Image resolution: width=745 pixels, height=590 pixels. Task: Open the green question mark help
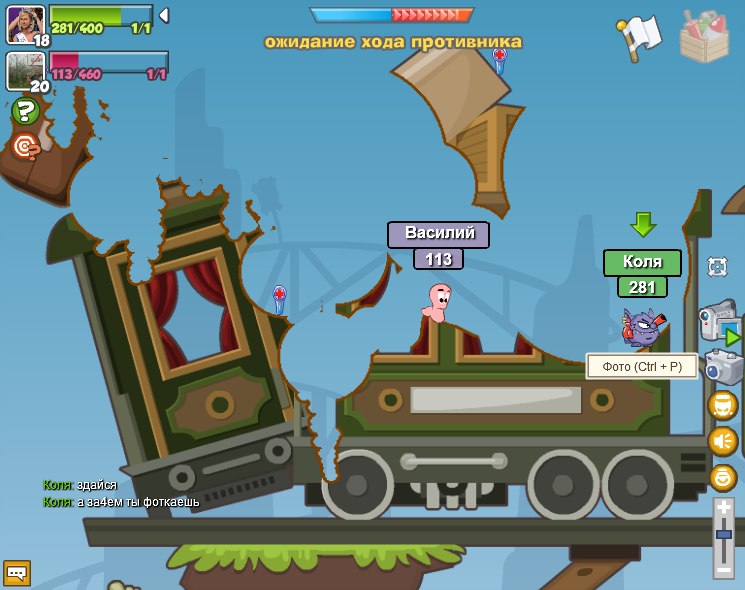[x=26, y=112]
